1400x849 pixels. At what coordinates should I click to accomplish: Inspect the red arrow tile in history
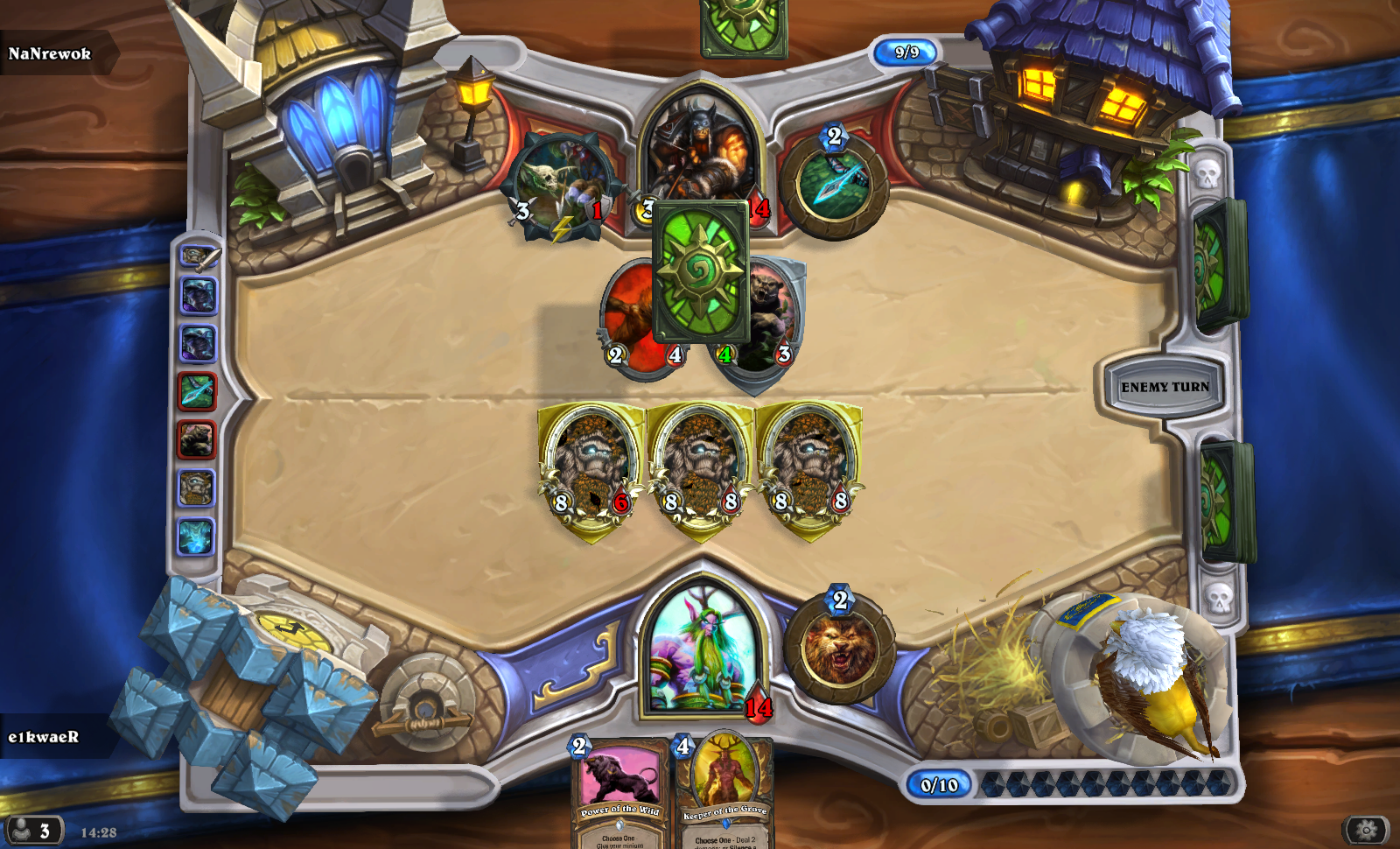pos(197,391)
